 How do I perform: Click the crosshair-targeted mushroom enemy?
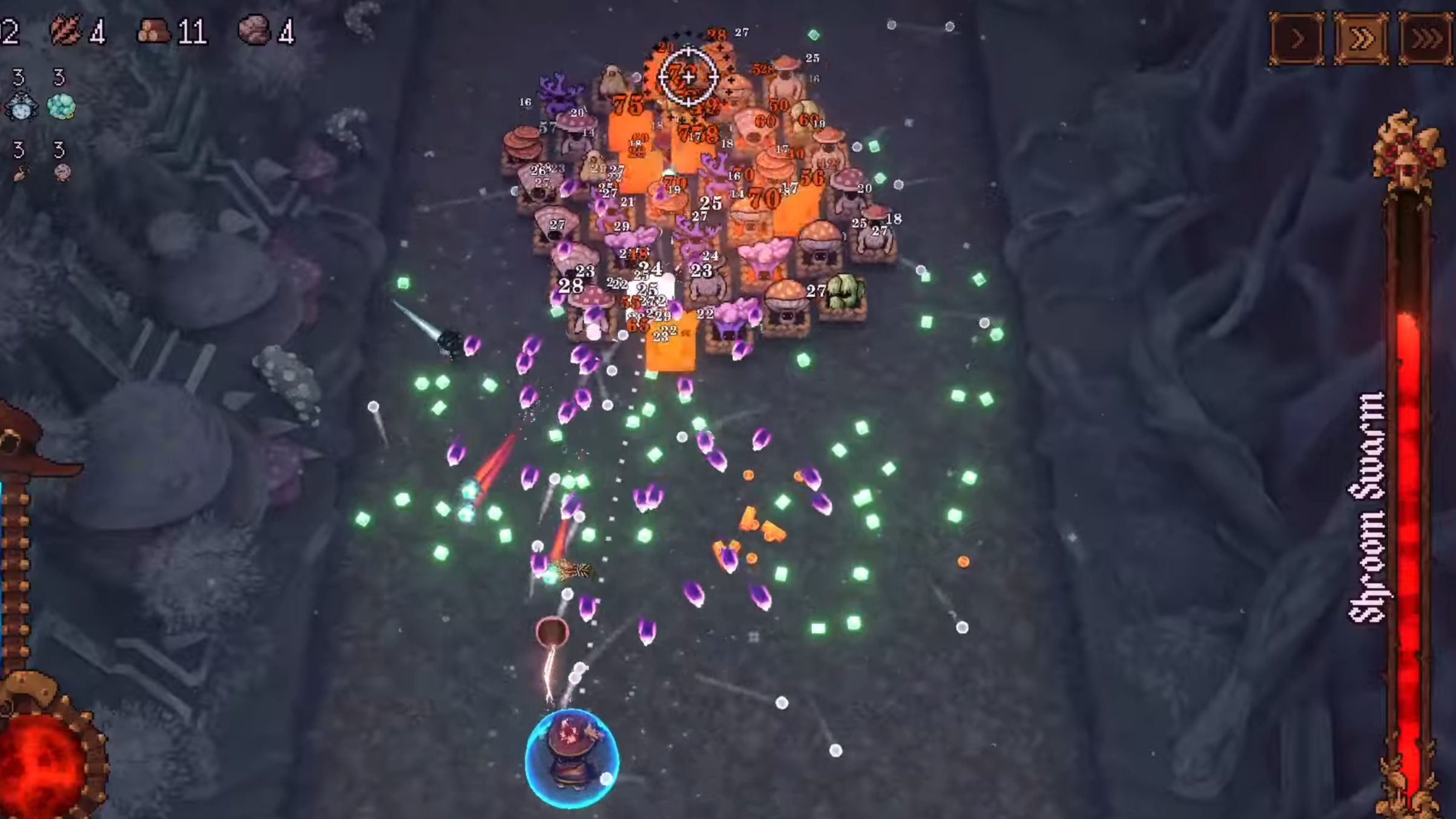690,77
